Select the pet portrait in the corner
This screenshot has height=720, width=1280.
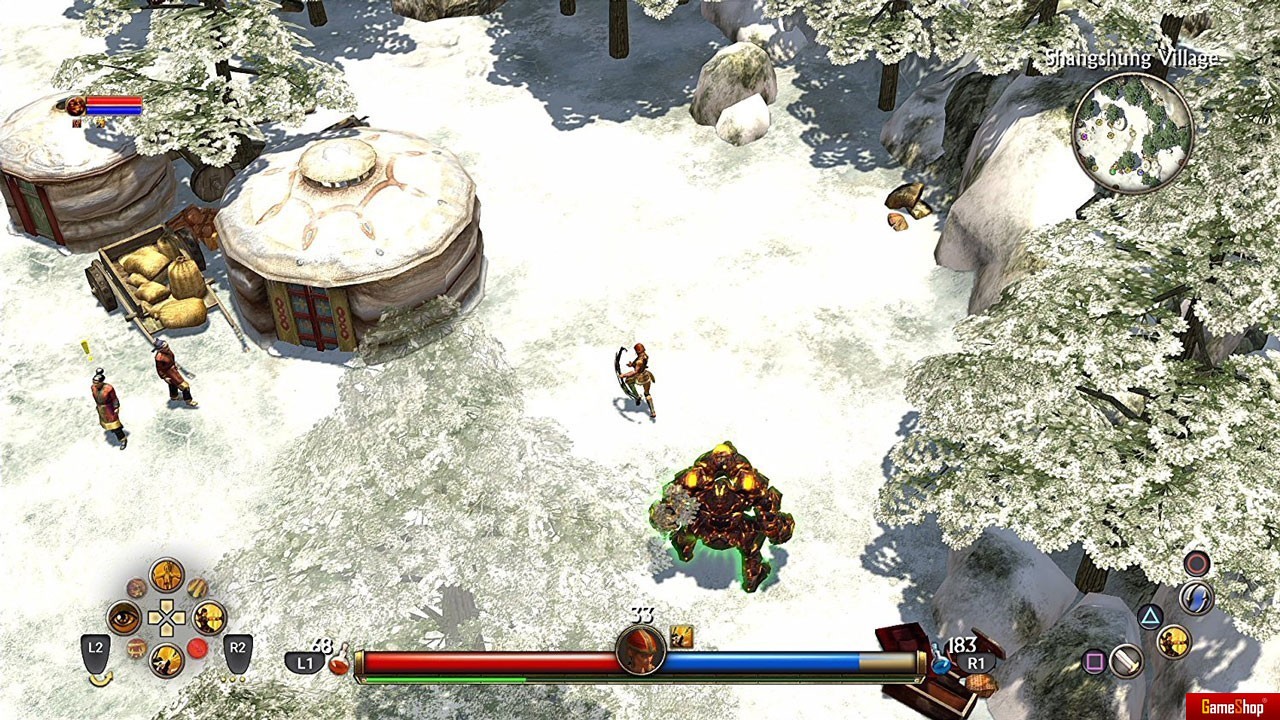pyautogui.click(x=75, y=106)
